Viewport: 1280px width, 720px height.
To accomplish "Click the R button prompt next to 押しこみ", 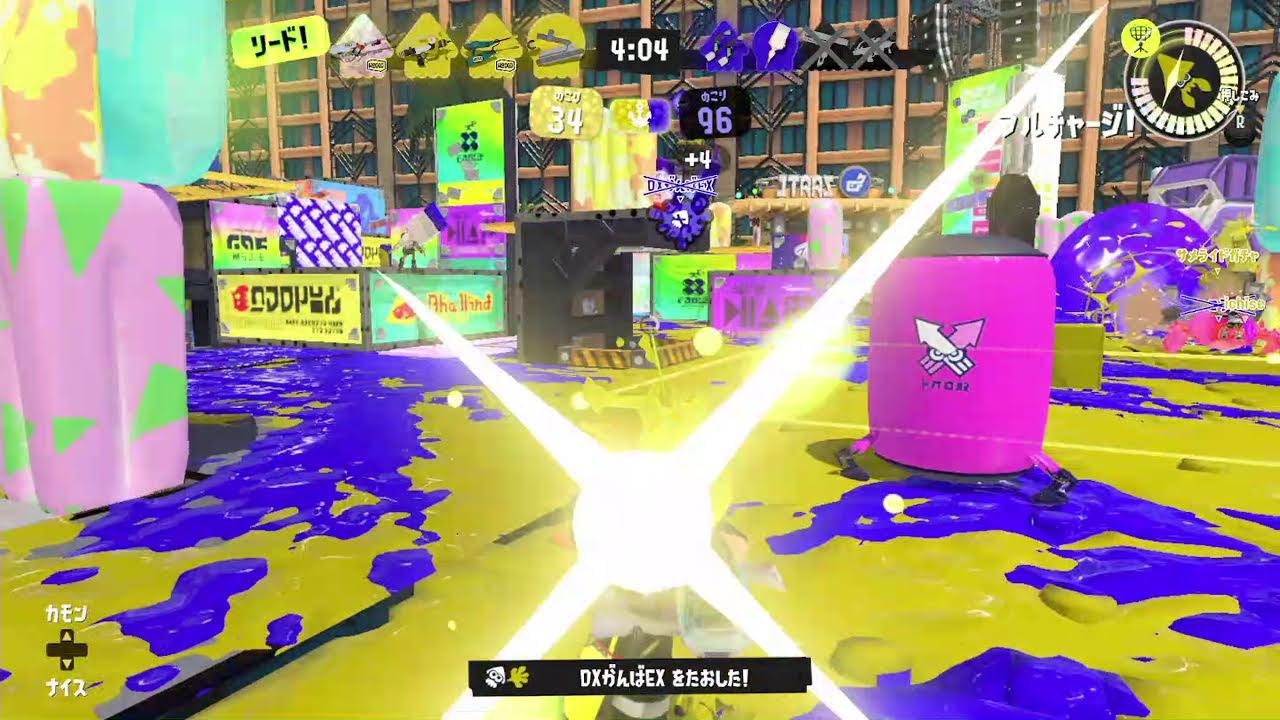I will [x=1239, y=122].
